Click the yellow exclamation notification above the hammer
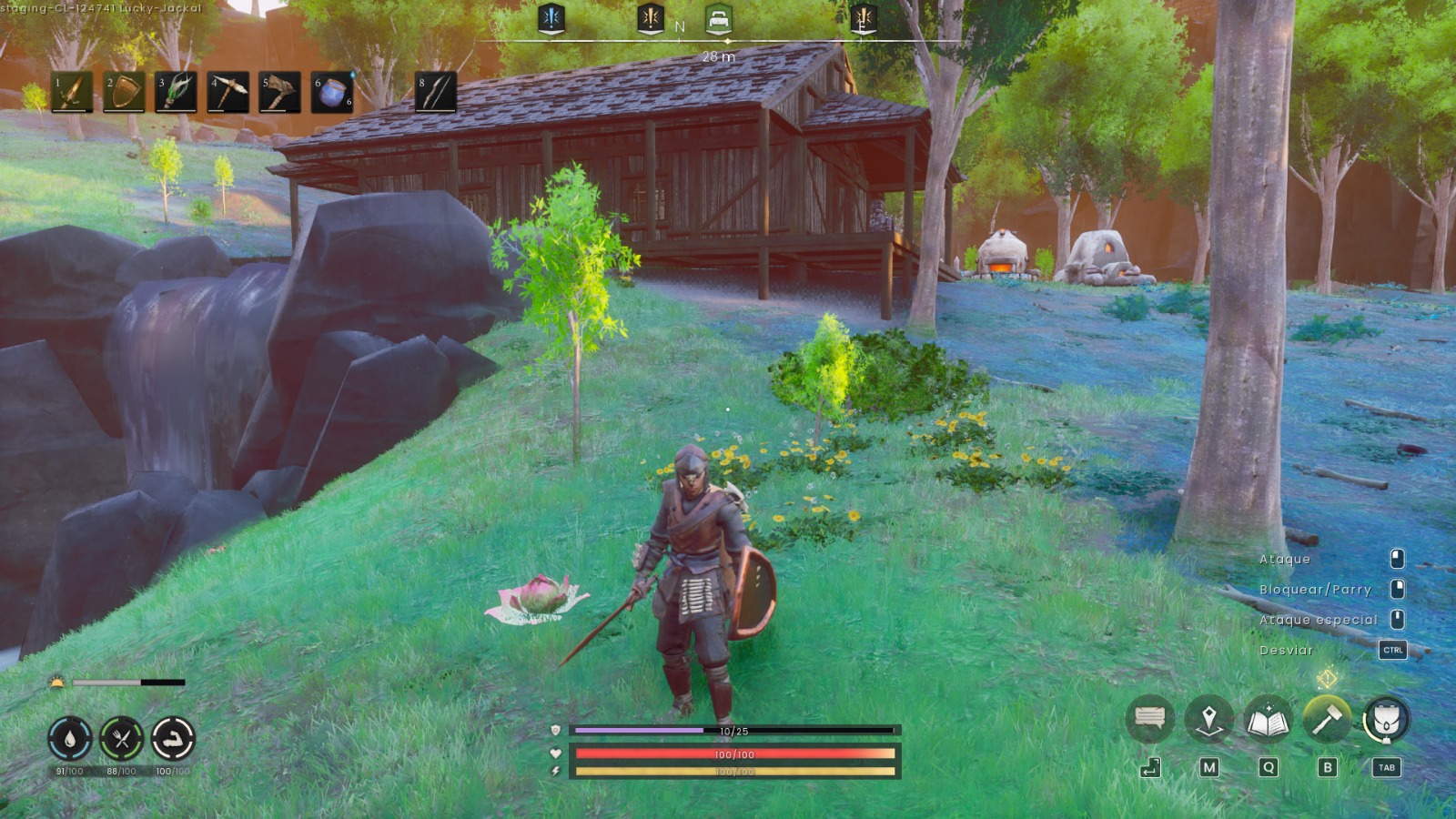 coord(1327,678)
